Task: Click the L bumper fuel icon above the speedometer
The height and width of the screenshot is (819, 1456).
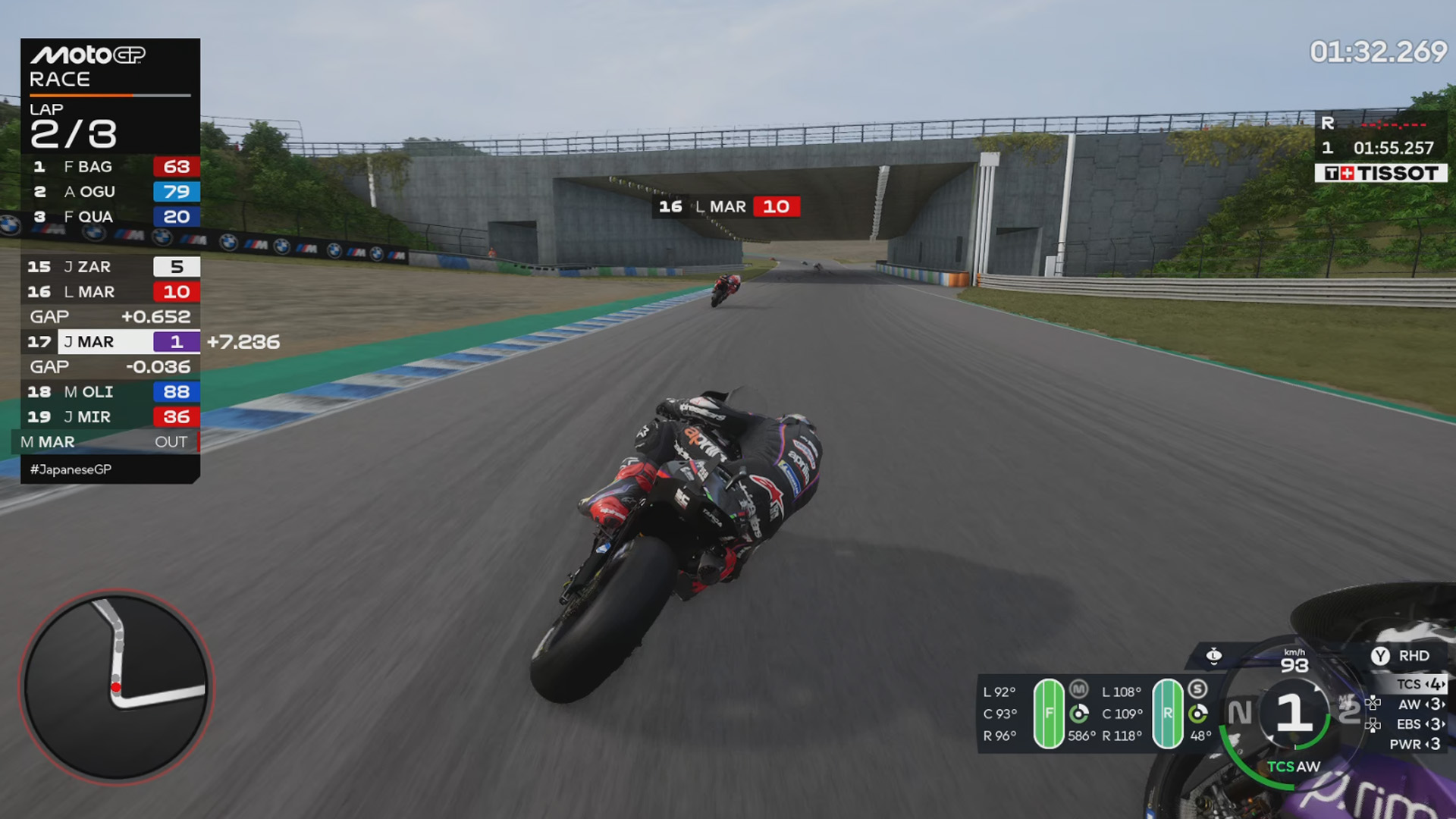Action: (x=1214, y=656)
